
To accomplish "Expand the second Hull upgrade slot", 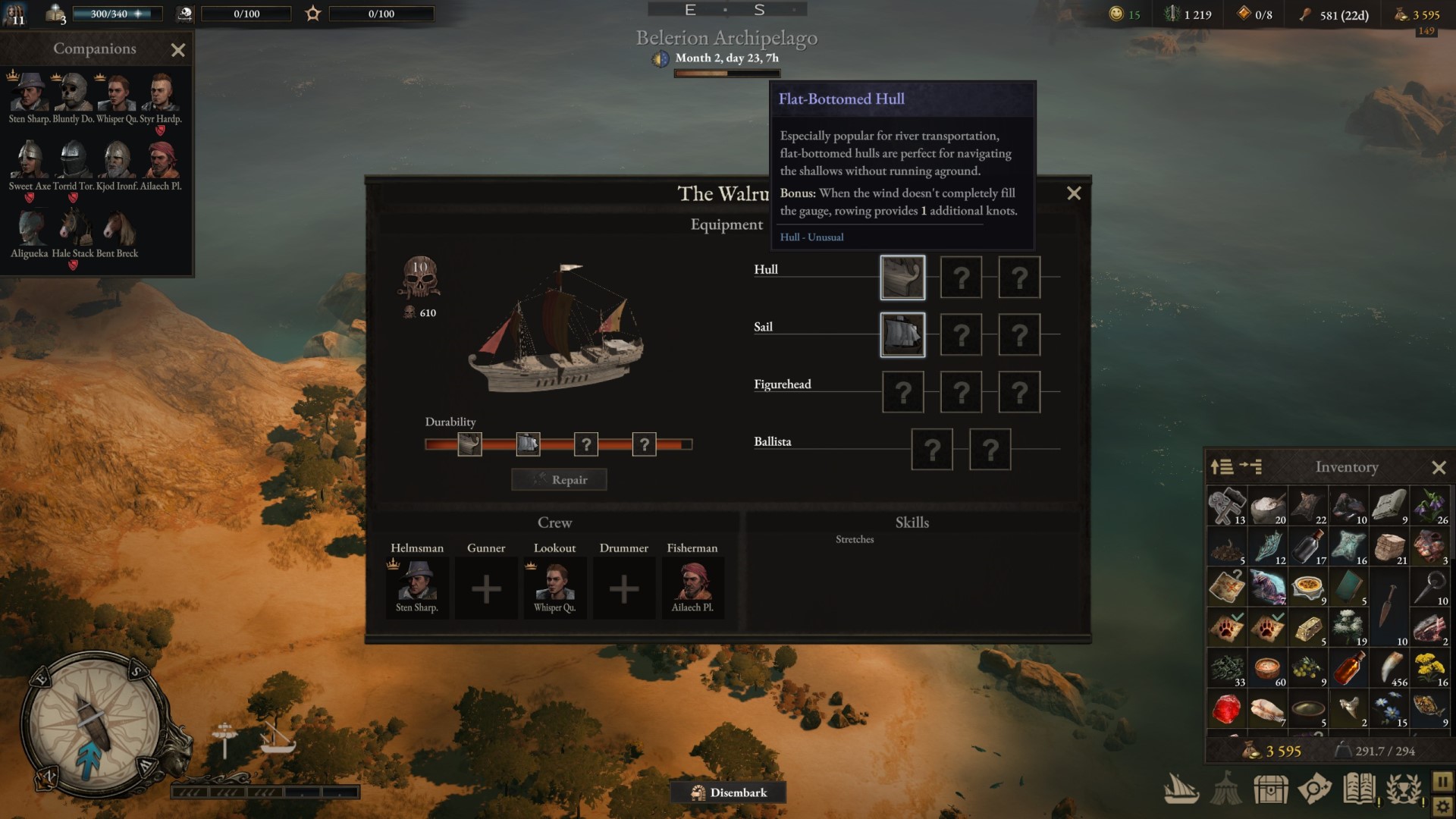I will click(x=961, y=277).
